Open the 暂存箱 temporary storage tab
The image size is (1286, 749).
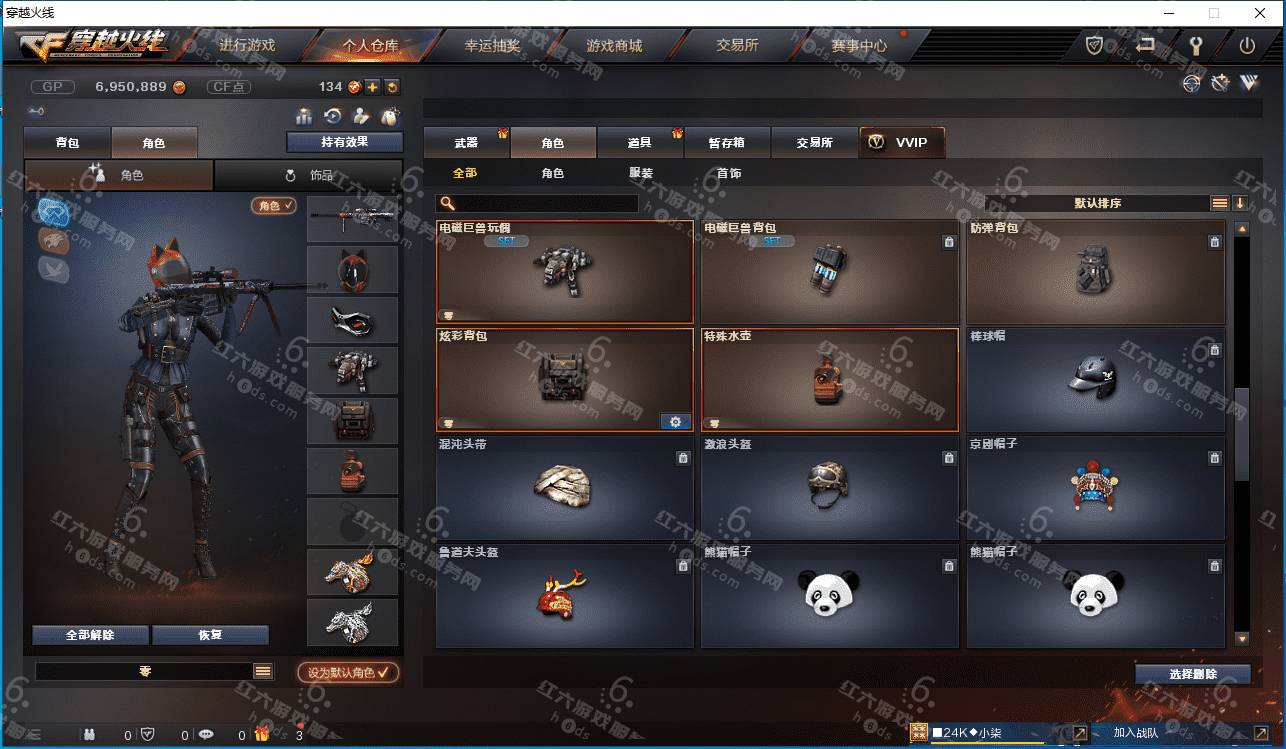tap(727, 143)
